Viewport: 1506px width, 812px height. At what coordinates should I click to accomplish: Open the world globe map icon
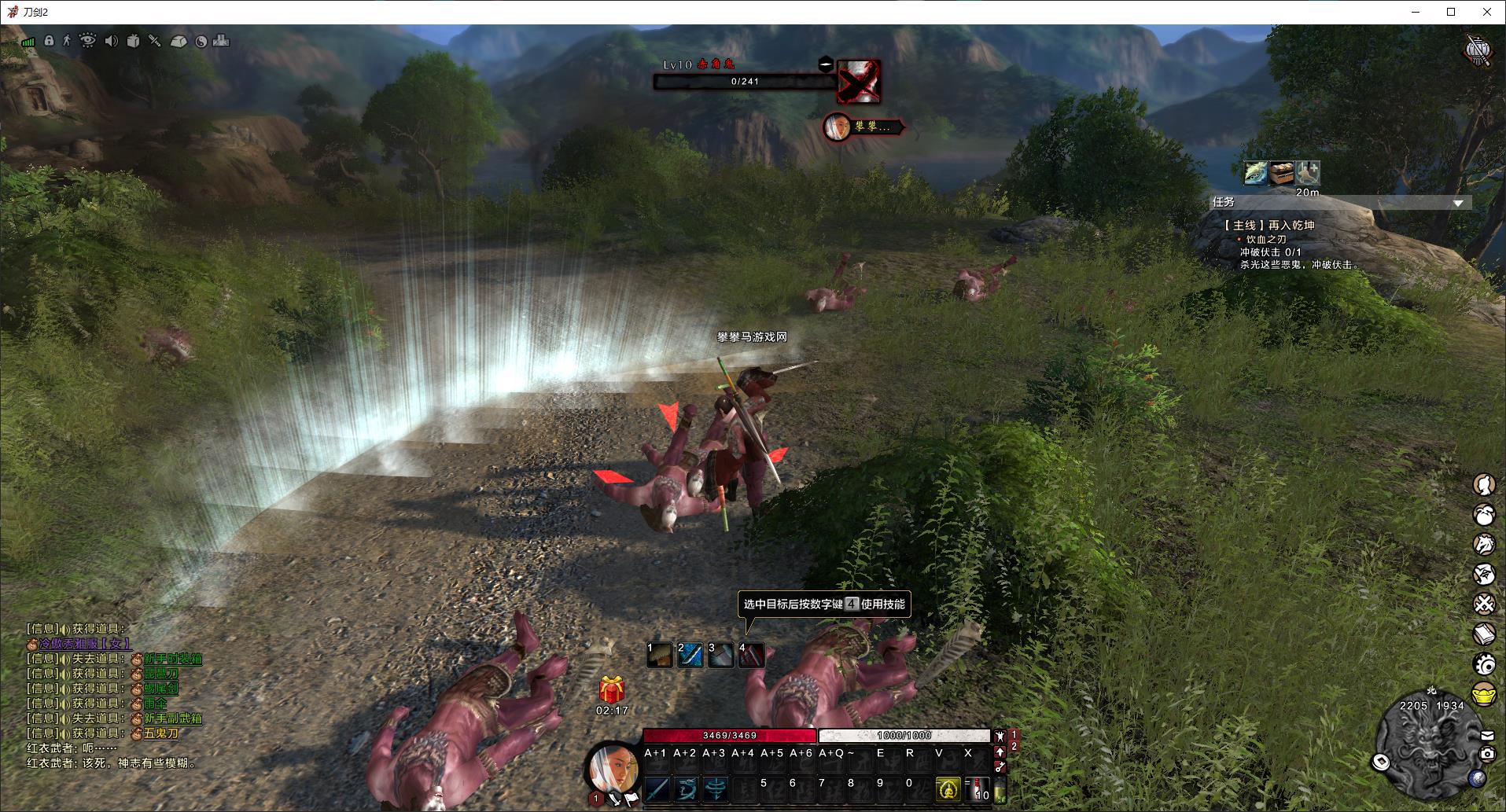(1478, 778)
